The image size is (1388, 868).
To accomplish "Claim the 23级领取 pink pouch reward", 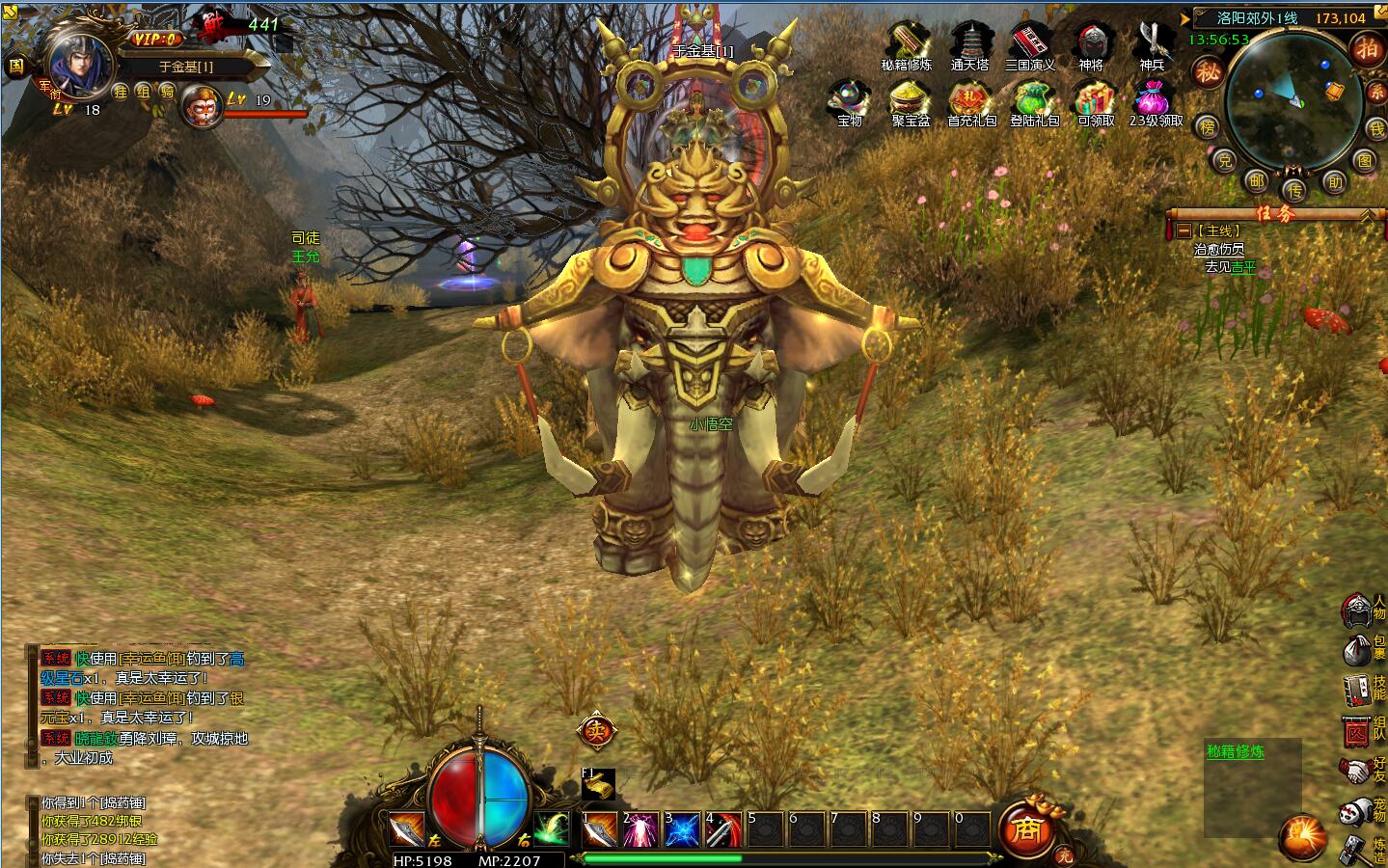I will pos(1155,99).
